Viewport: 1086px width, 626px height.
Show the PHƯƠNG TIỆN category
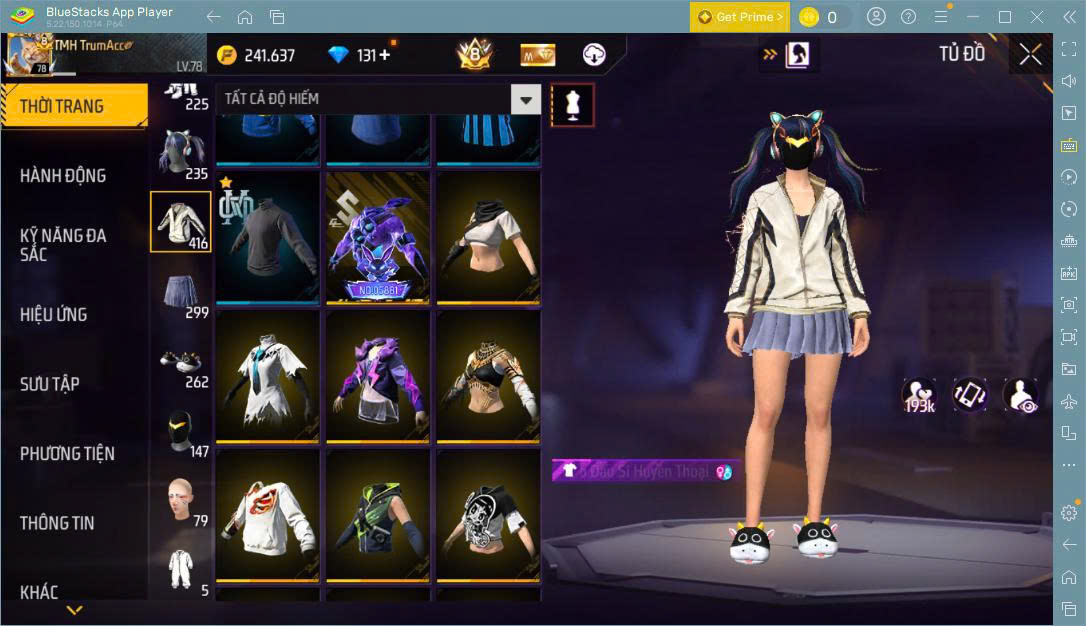(67, 454)
